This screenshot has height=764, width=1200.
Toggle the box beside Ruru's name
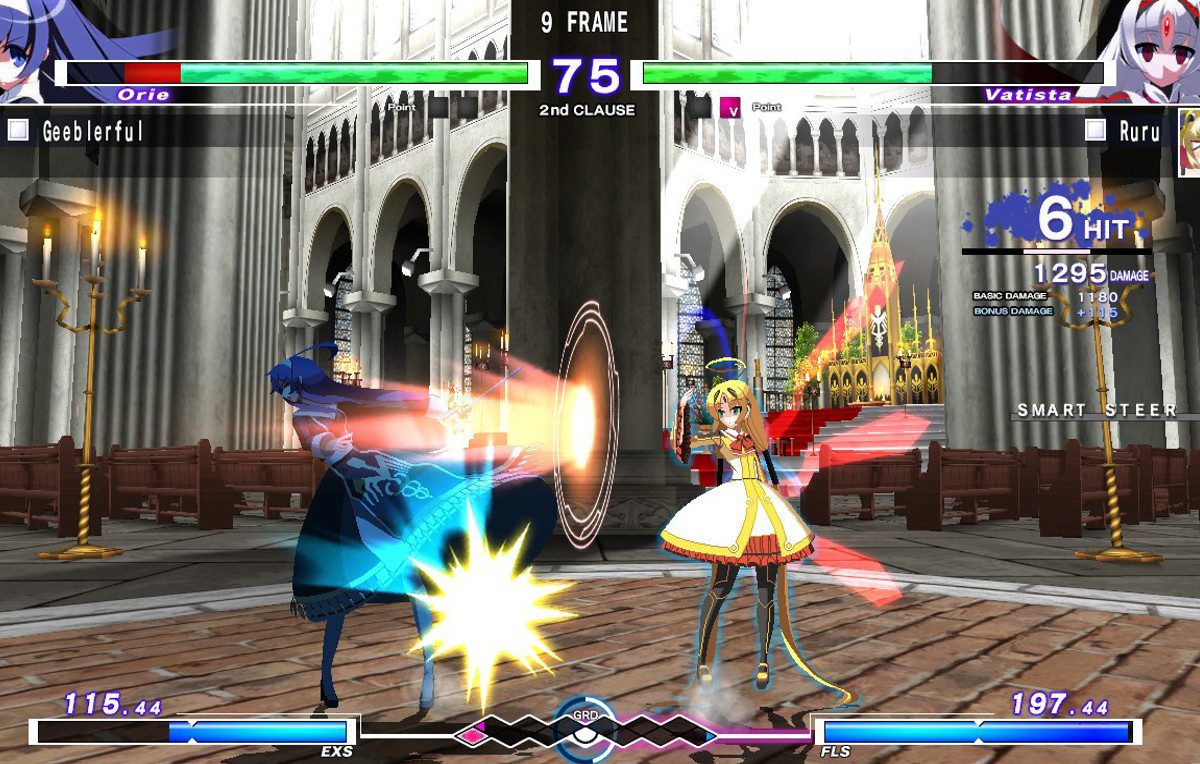click(x=1096, y=130)
